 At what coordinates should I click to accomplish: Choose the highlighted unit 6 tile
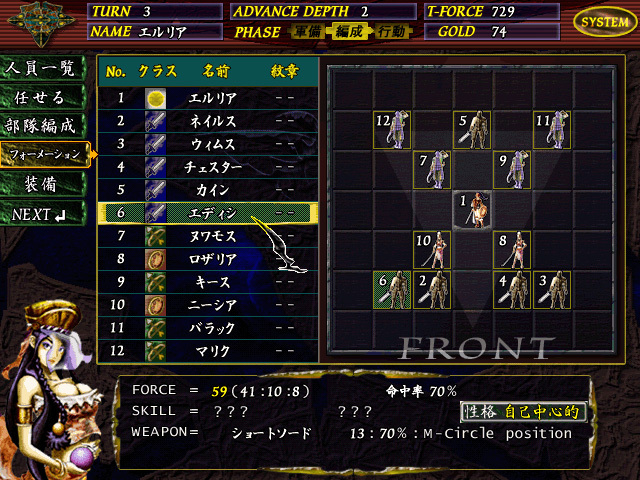point(393,290)
